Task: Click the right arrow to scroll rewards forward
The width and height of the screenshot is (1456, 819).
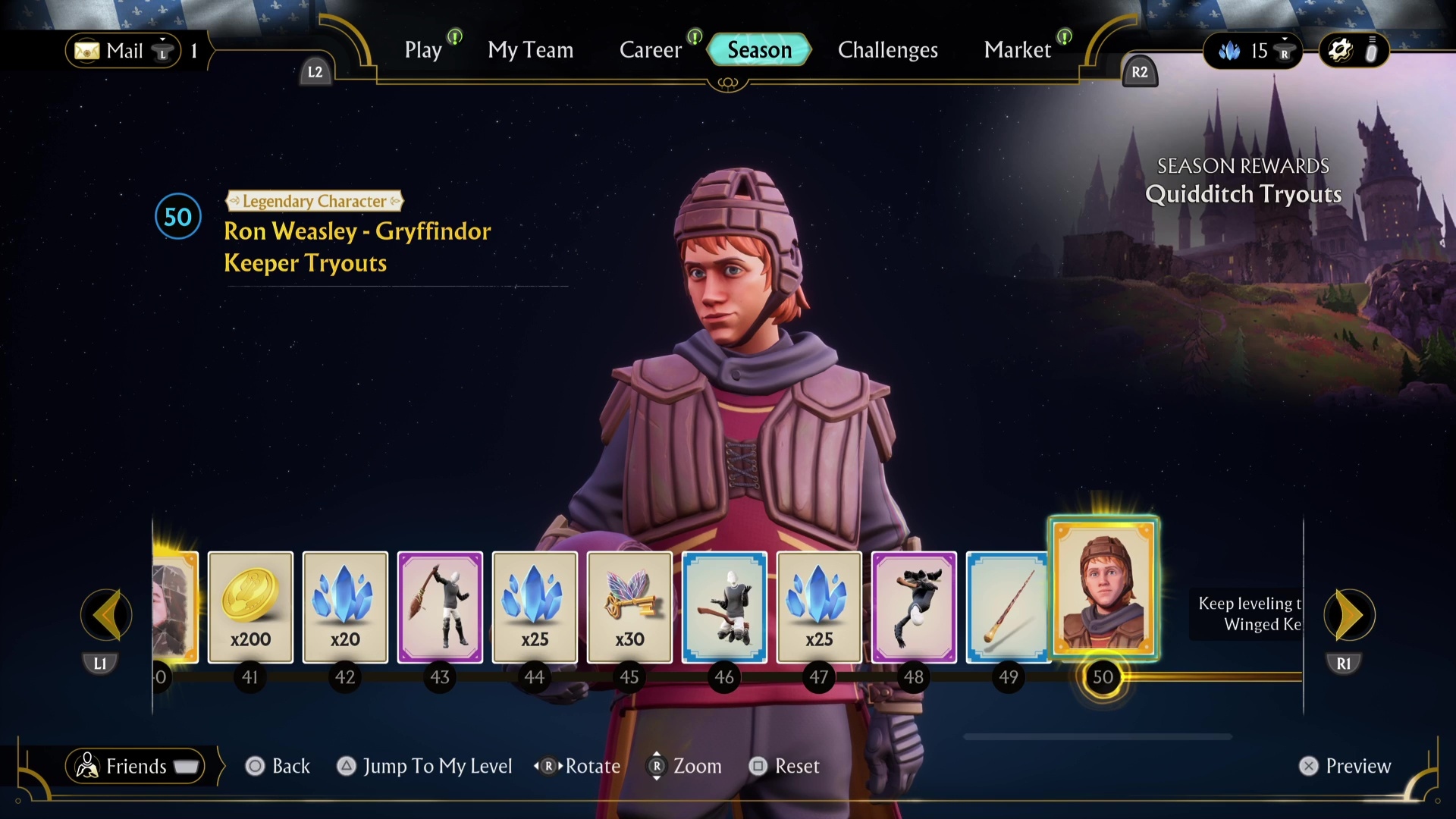Action: (x=1348, y=616)
